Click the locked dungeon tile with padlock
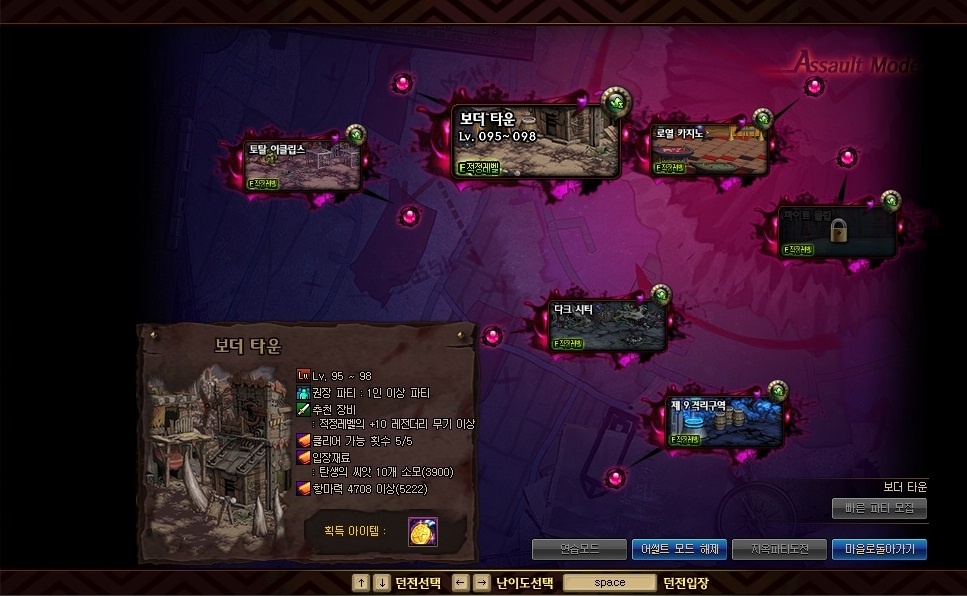This screenshot has width=967, height=596. (x=838, y=231)
